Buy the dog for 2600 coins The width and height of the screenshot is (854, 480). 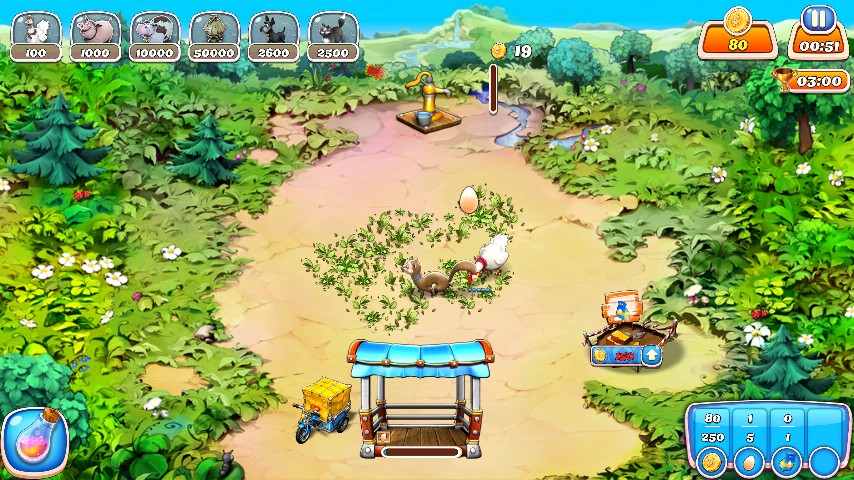[x=273, y=36]
